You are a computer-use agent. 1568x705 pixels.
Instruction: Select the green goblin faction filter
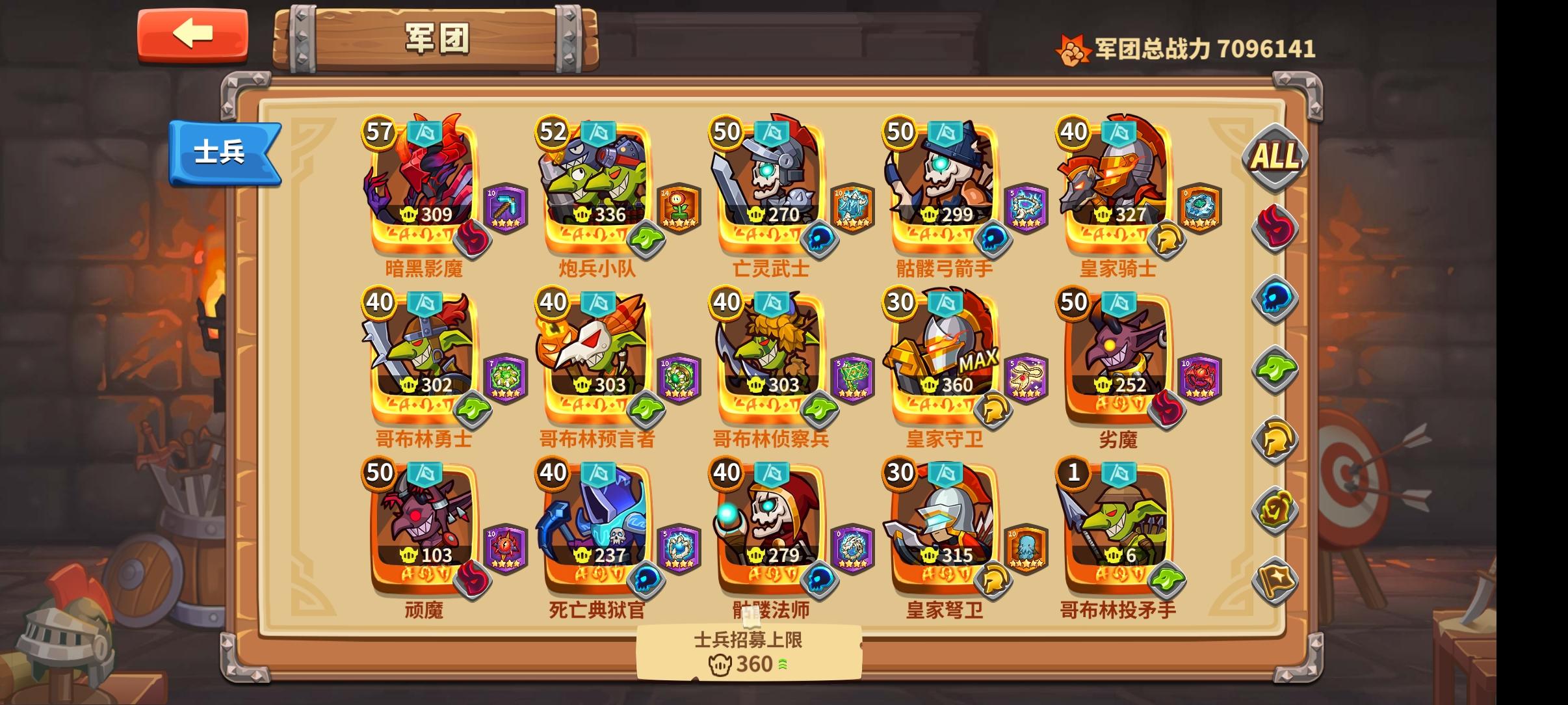(1275, 368)
